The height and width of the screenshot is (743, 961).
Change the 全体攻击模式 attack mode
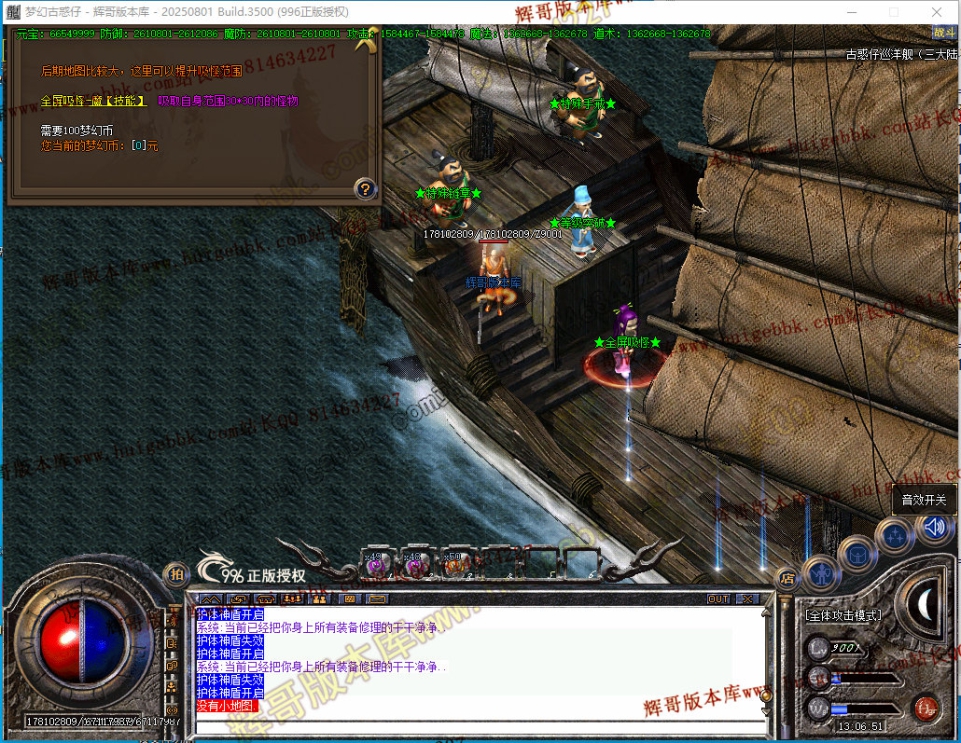[x=846, y=615]
